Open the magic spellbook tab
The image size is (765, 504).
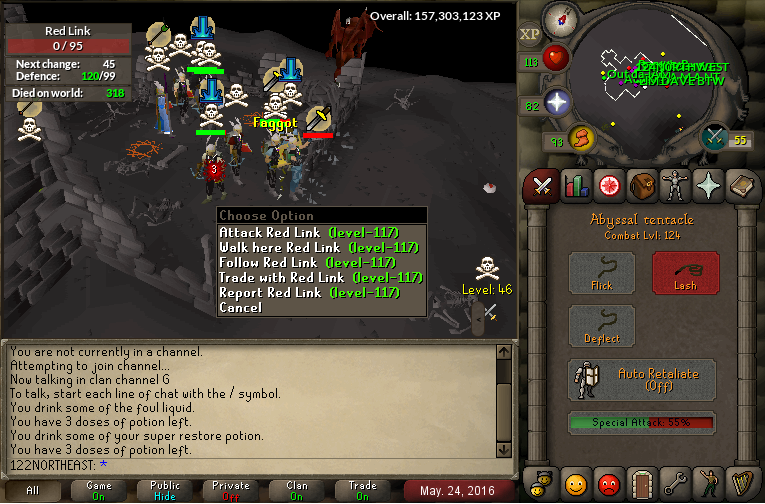point(740,185)
